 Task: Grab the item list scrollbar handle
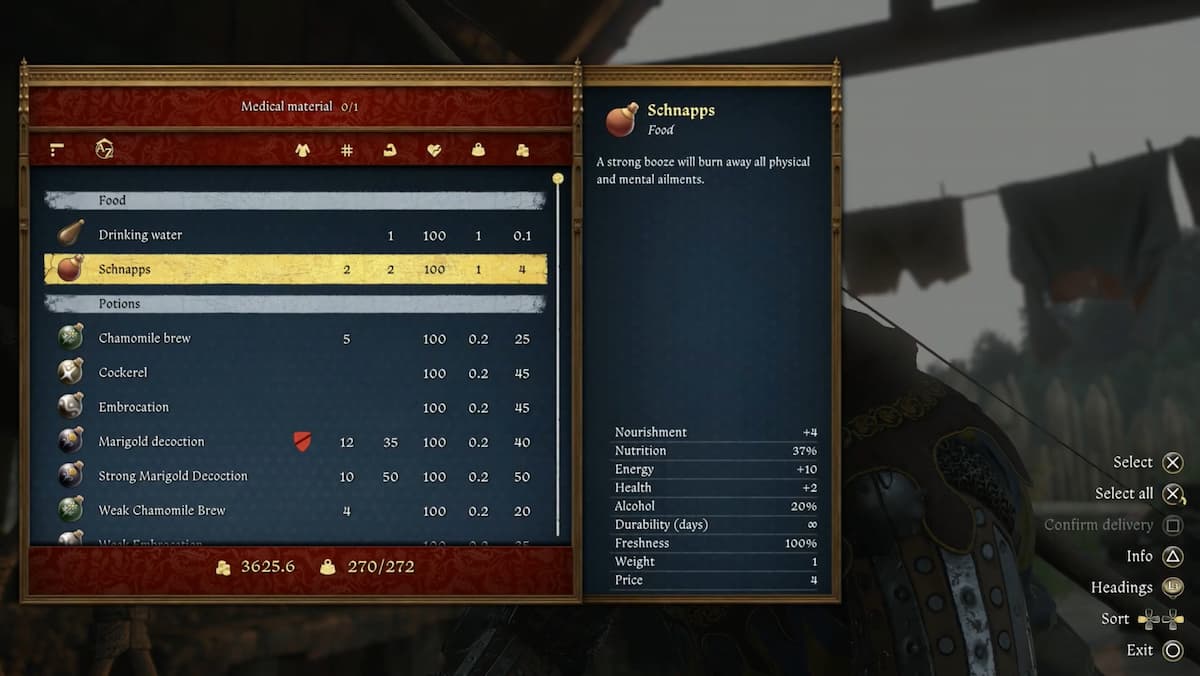(558, 179)
